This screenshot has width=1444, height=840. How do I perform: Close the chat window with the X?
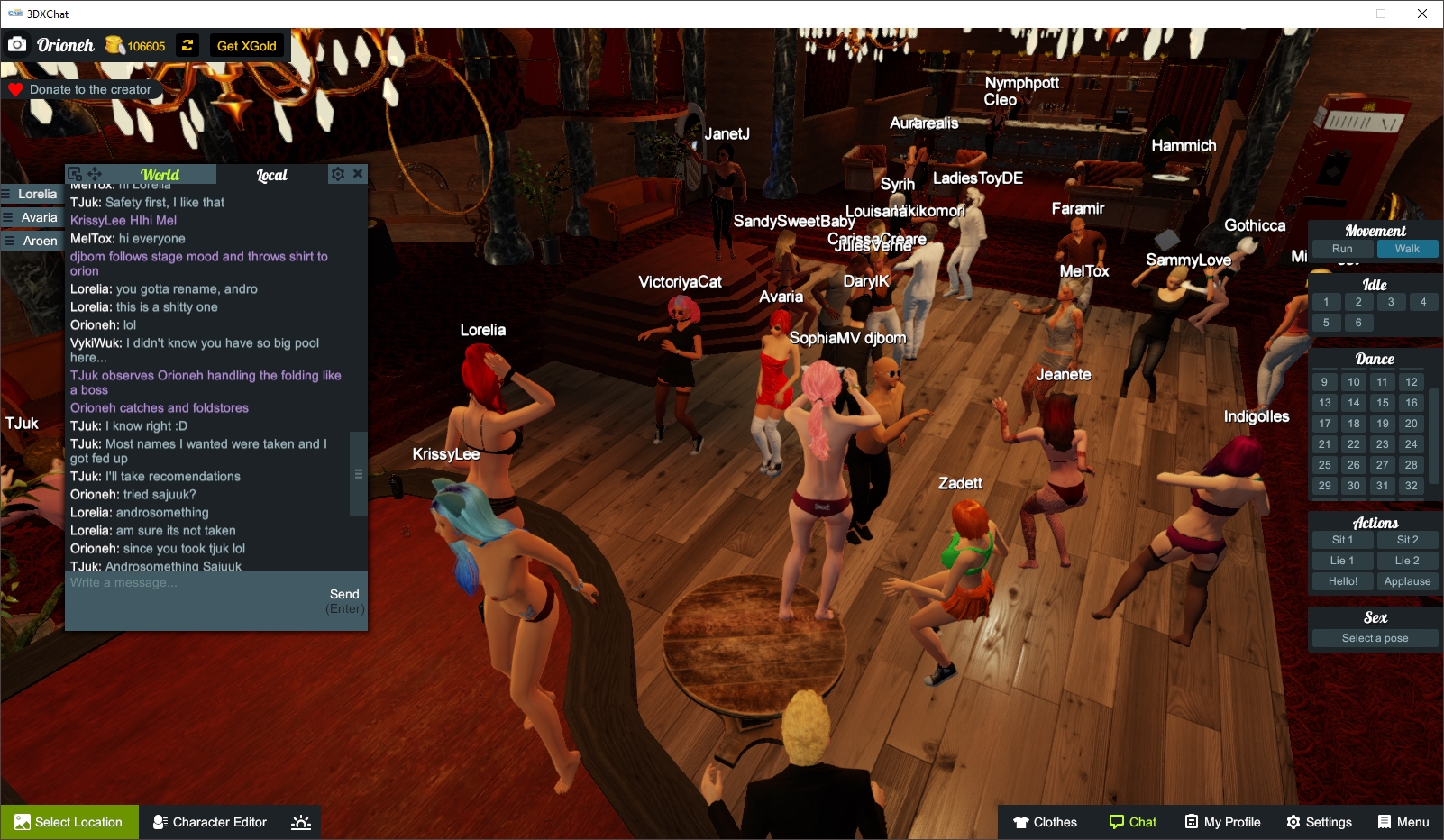point(358,173)
